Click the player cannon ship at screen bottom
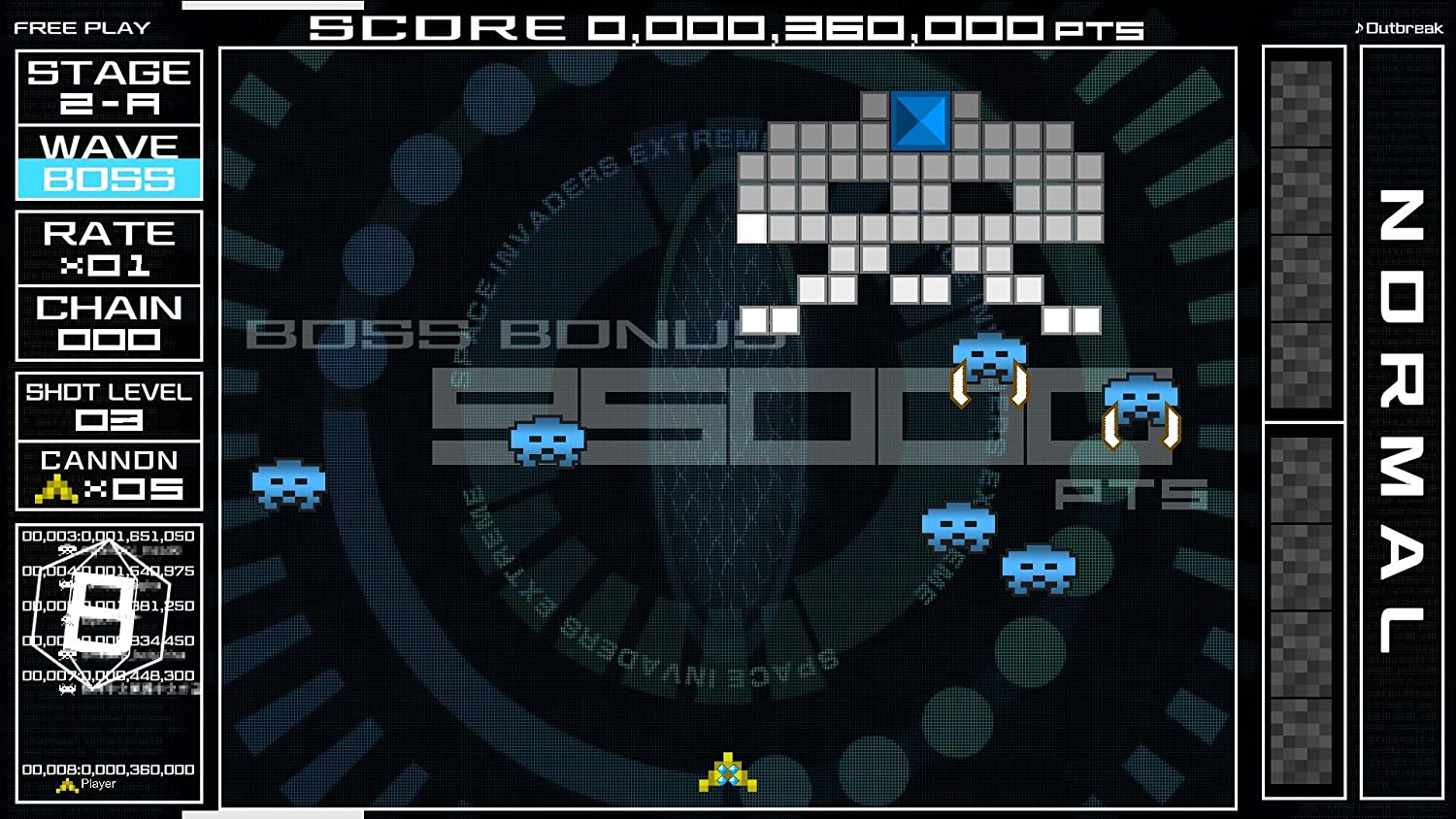1456x819 pixels. pos(726,773)
